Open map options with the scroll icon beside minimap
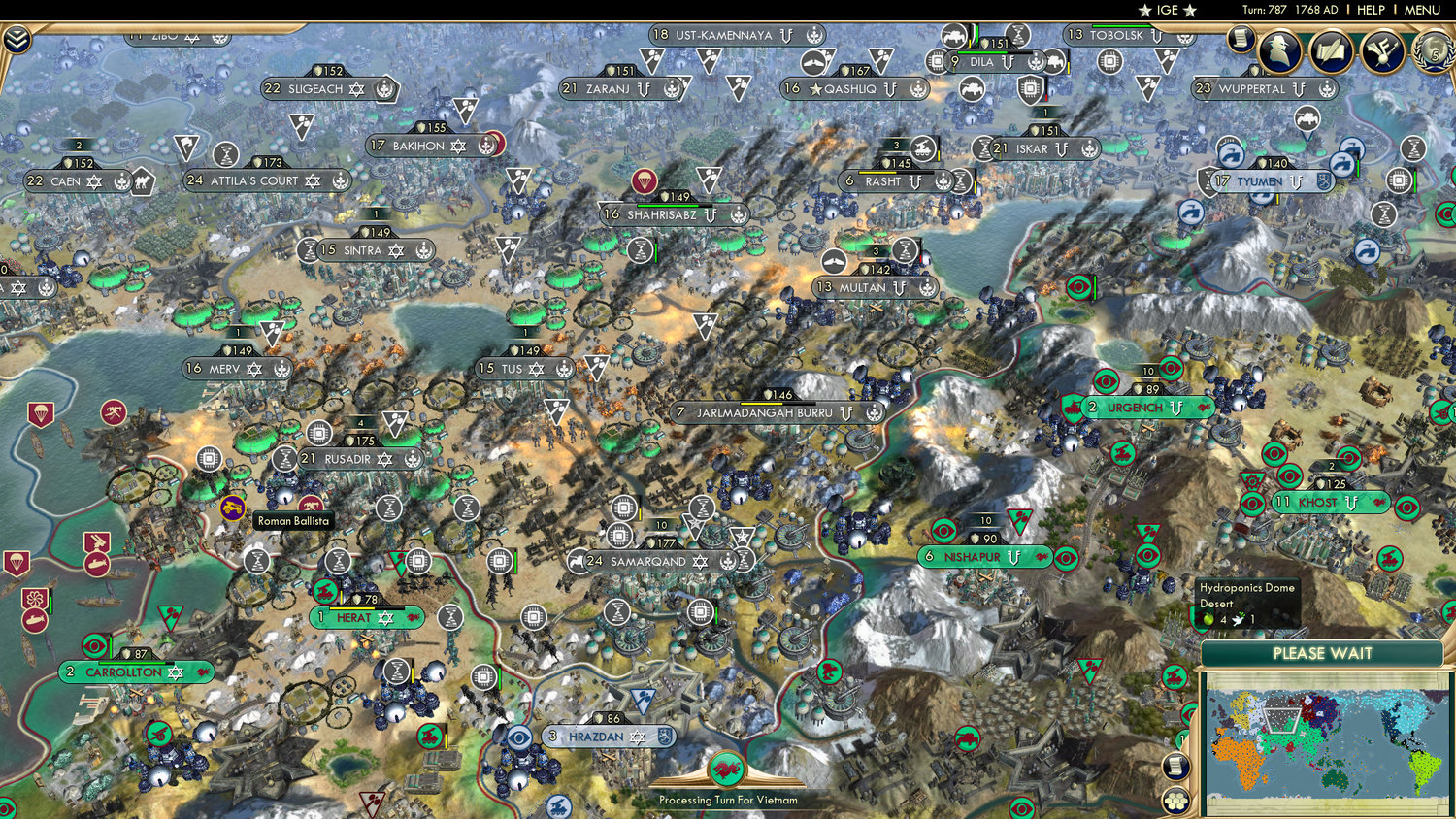Screen dimensions: 1456x819 pyautogui.click(x=1175, y=766)
